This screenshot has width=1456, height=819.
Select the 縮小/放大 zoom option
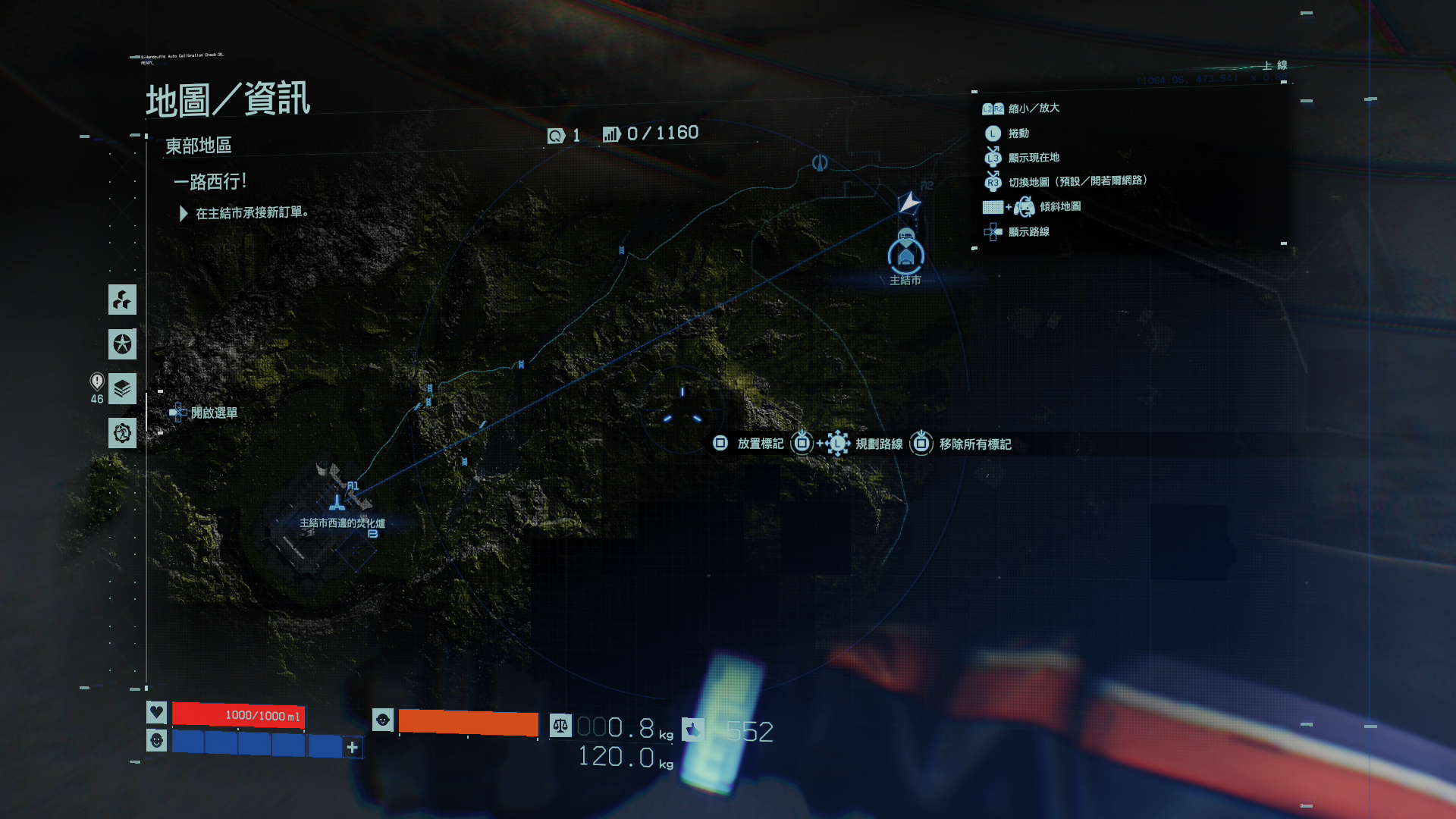coord(1034,108)
